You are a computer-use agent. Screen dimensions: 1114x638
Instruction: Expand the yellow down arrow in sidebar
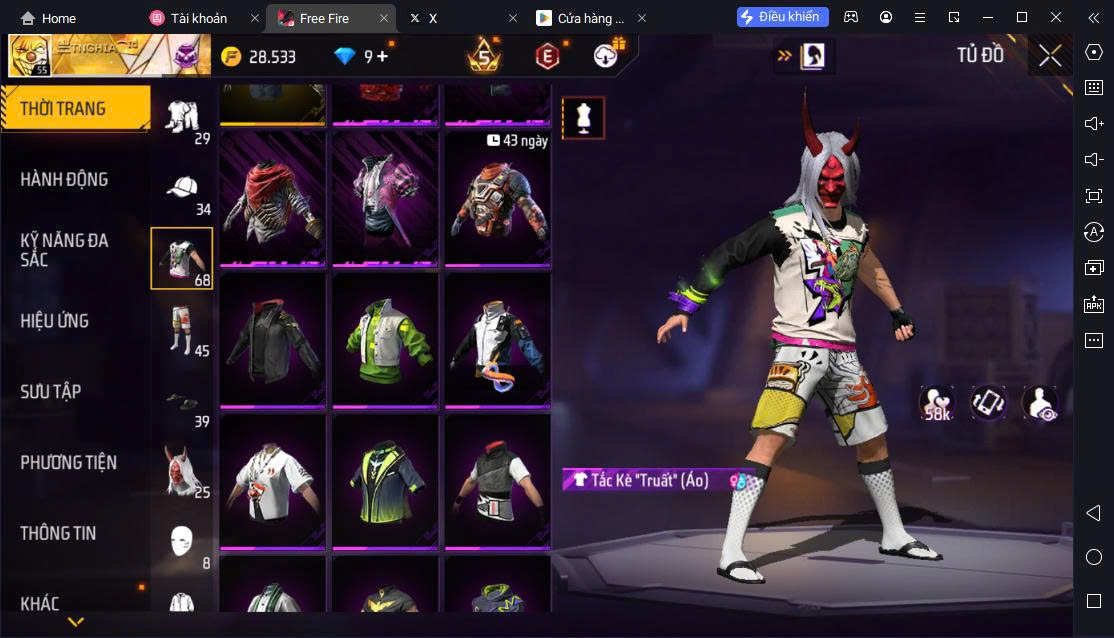pos(75,622)
